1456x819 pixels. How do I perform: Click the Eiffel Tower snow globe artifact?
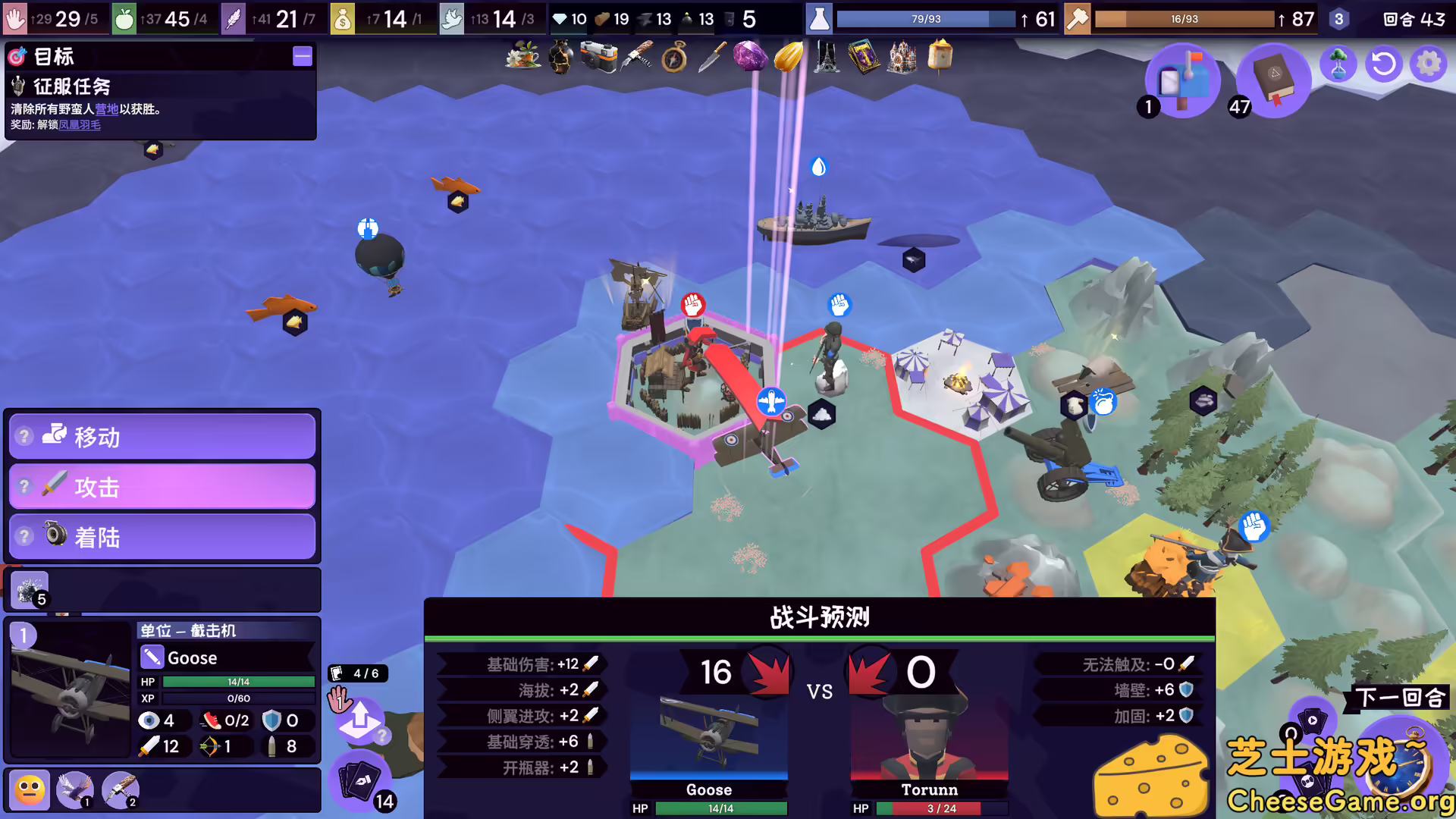[826, 55]
